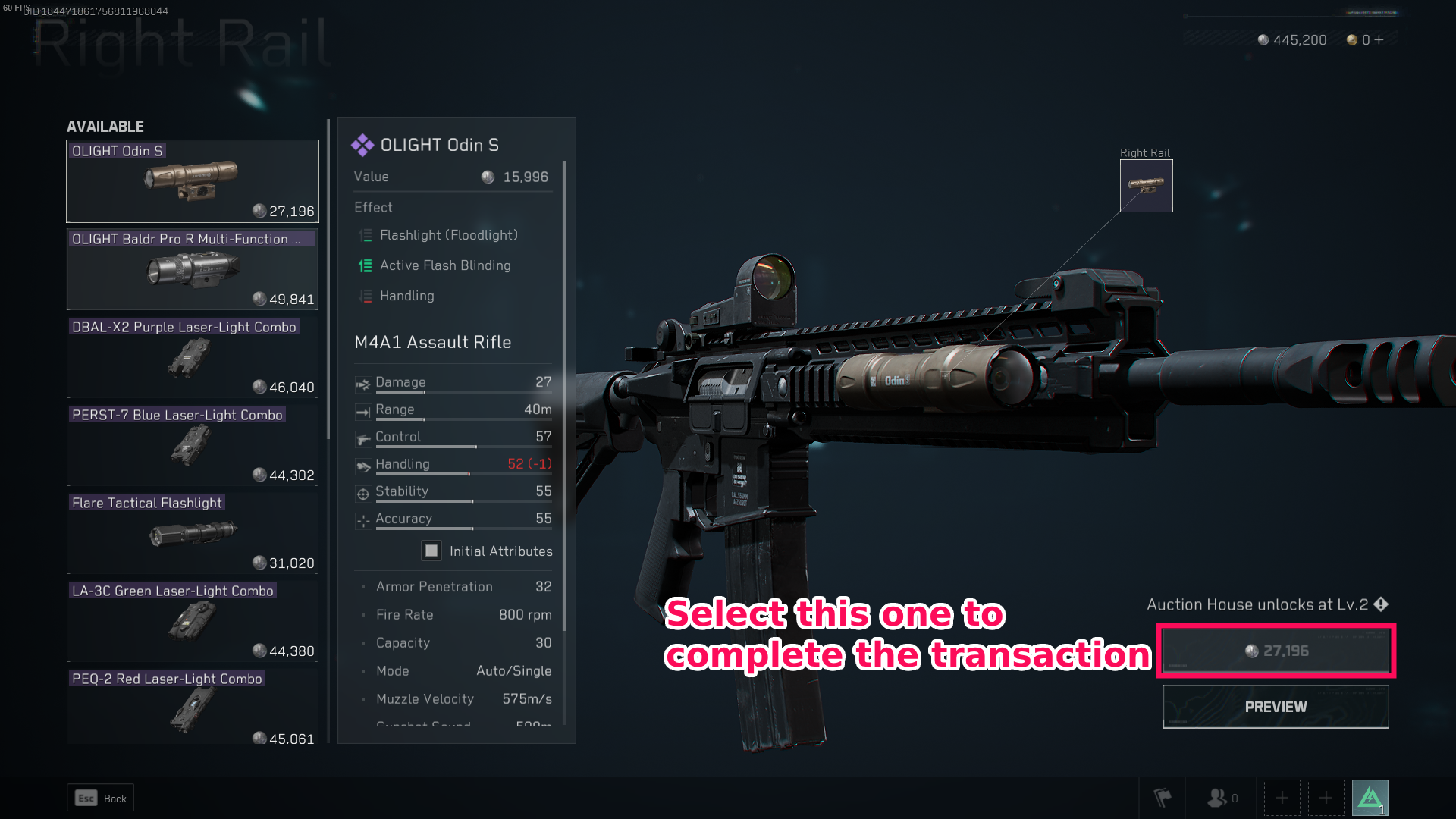Viewport: 1456px width, 819px height.
Task: Click the Range stat icon
Action: click(x=363, y=411)
